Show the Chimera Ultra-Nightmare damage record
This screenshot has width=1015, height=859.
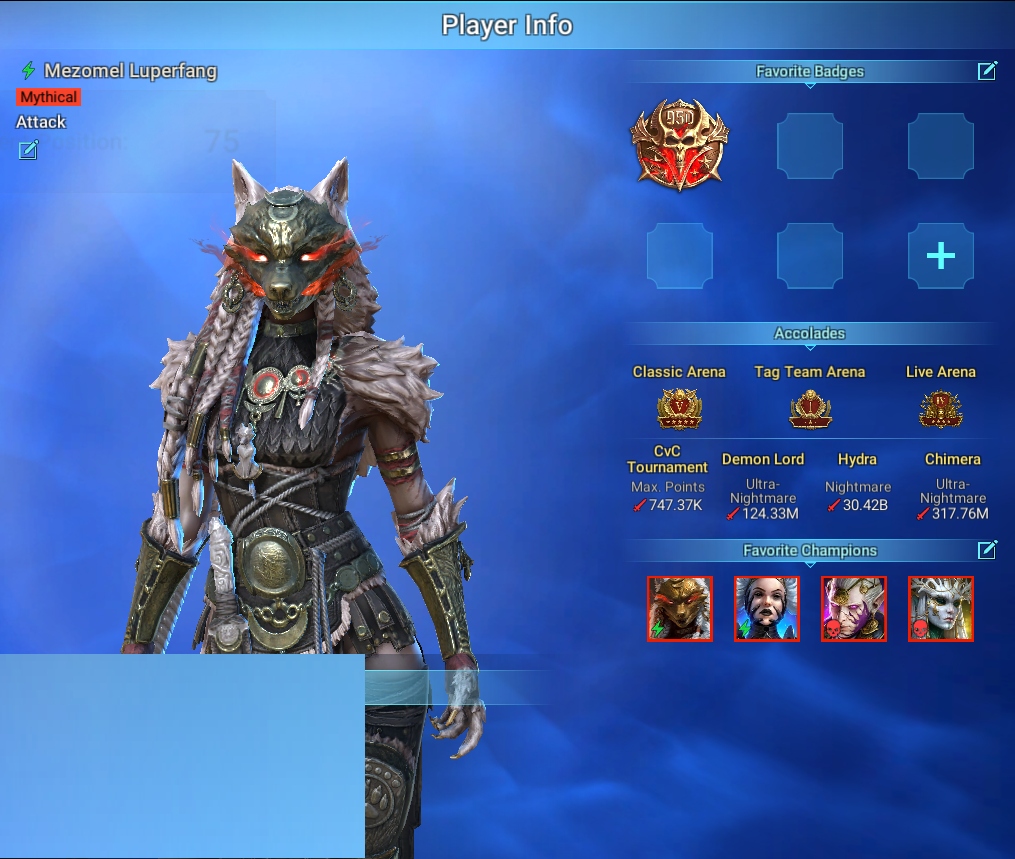tap(952, 514)
